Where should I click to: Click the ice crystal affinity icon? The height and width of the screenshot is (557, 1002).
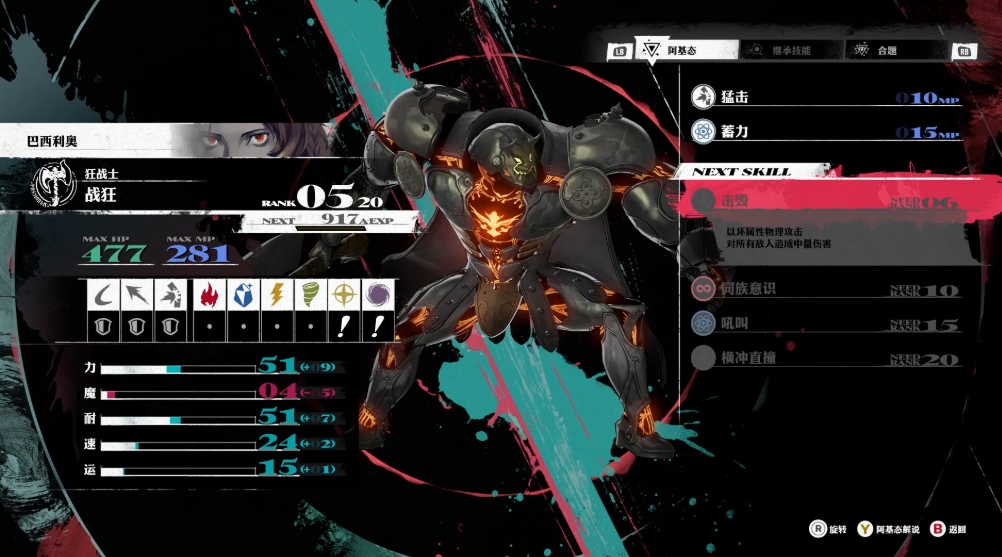(243, 295)
